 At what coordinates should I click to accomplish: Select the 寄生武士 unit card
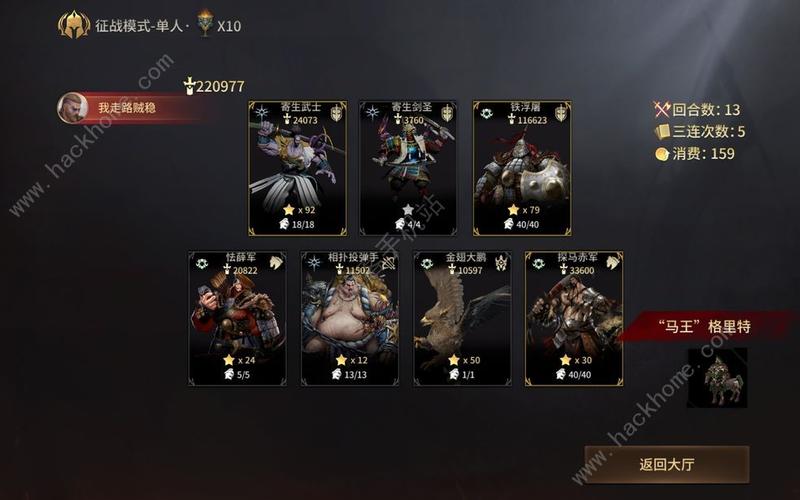[297, 168]
